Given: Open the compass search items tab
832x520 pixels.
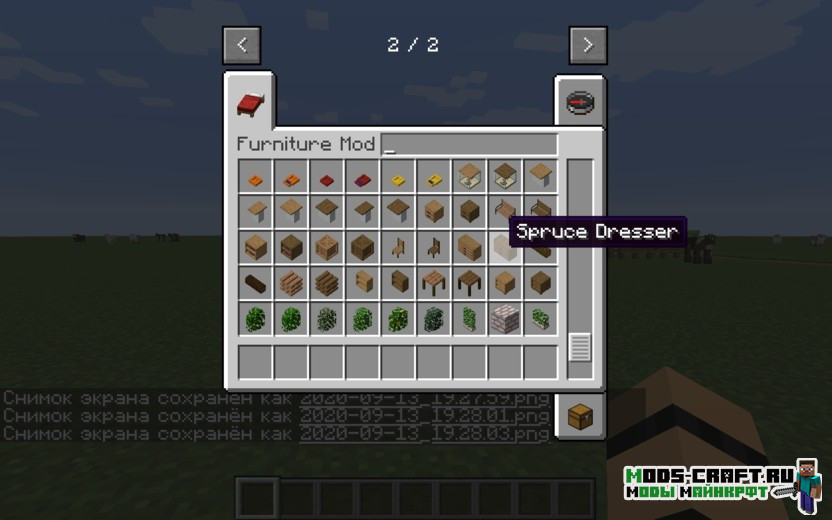Looking at the screenshot, I should [580, 103].
